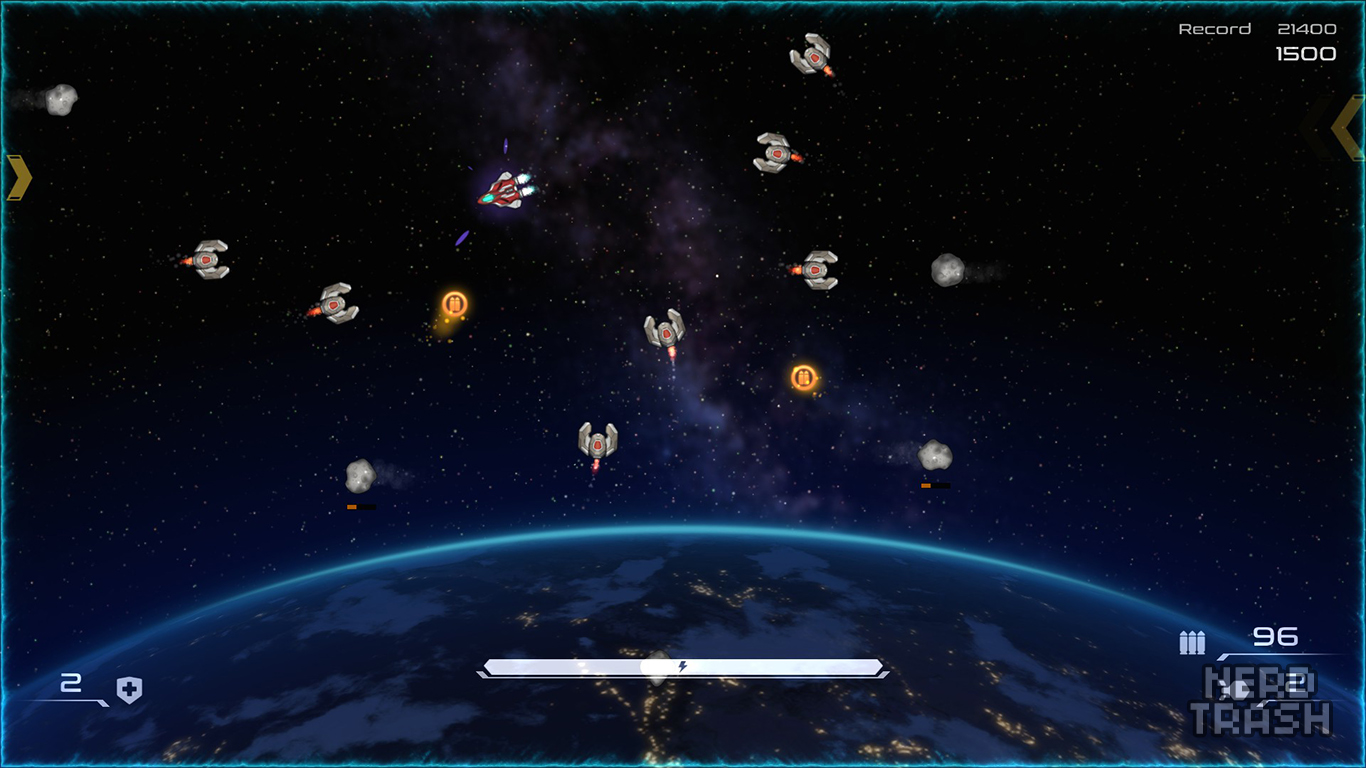Click the shield with cross icon
Image resolution: width=1366 pixels, height=768 pixels.
[129, 689]
